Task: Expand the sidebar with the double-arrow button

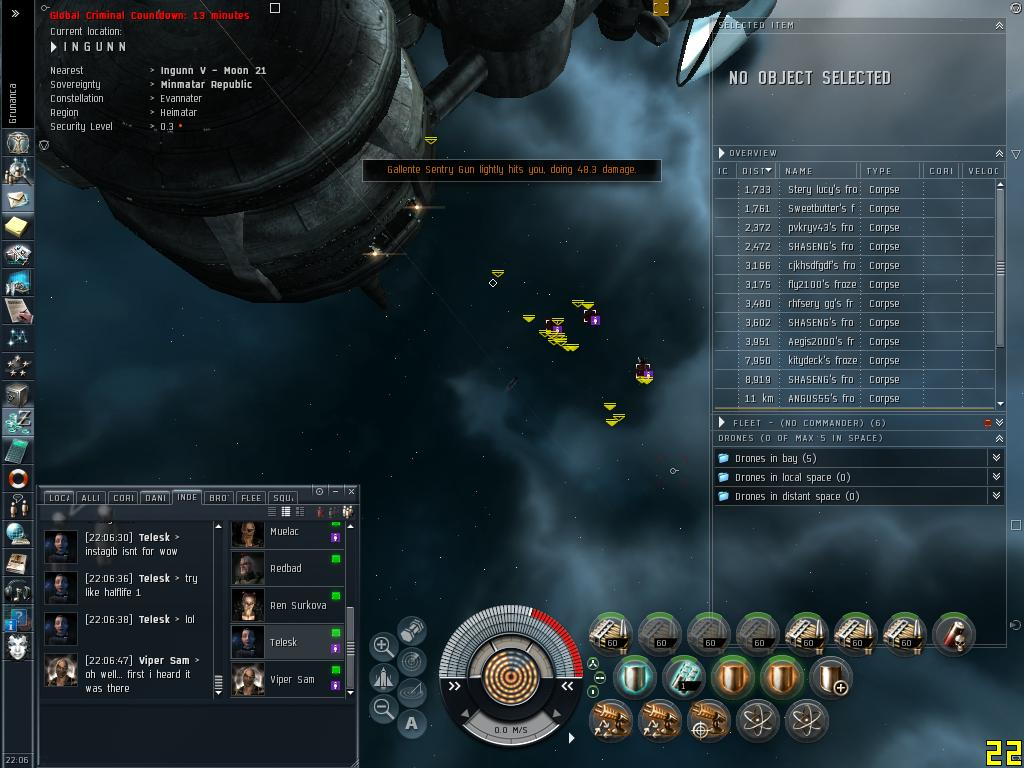Action: click(15, 14)
